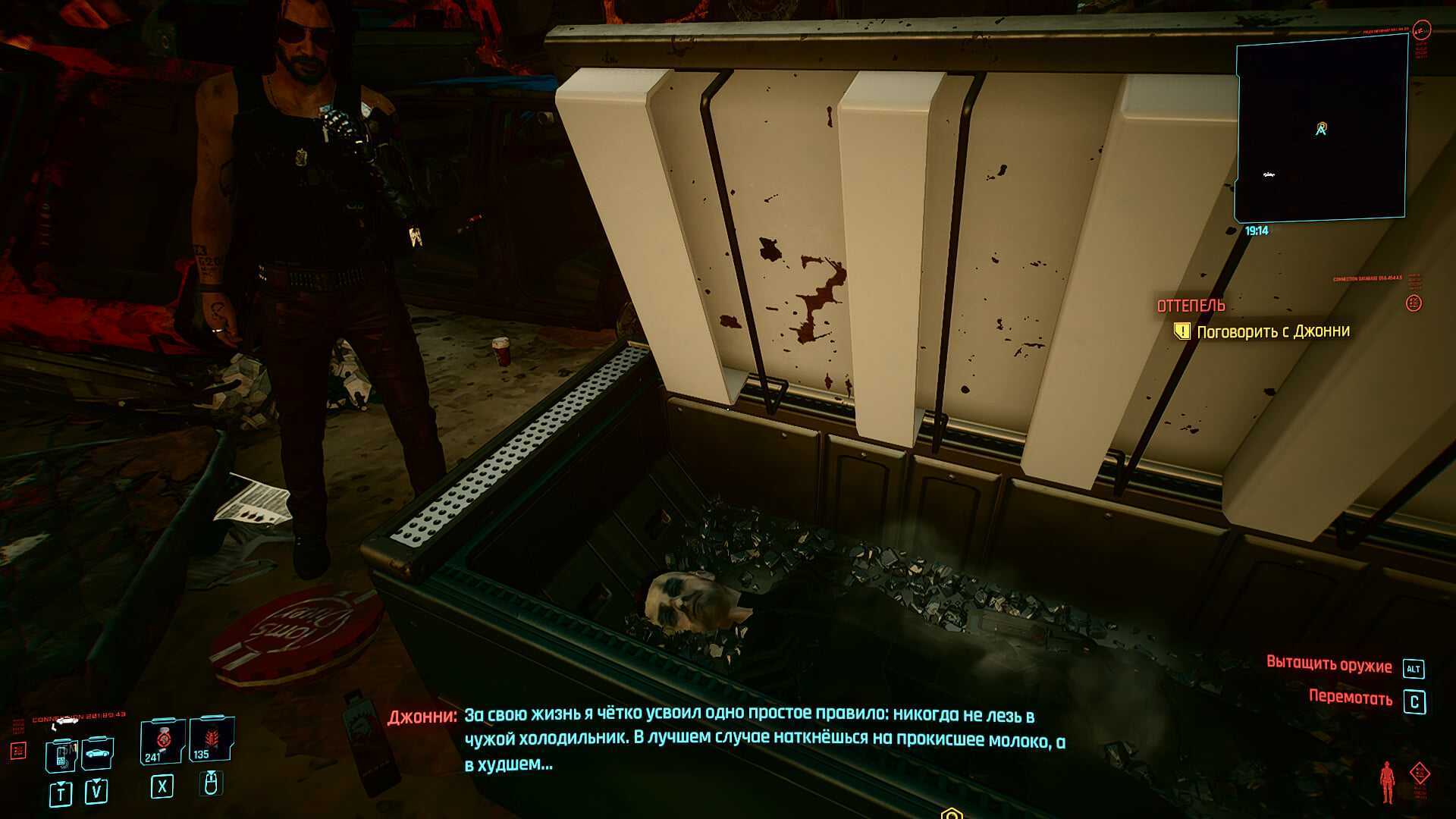Click the red body status figure

click(x=1387, y=782)
